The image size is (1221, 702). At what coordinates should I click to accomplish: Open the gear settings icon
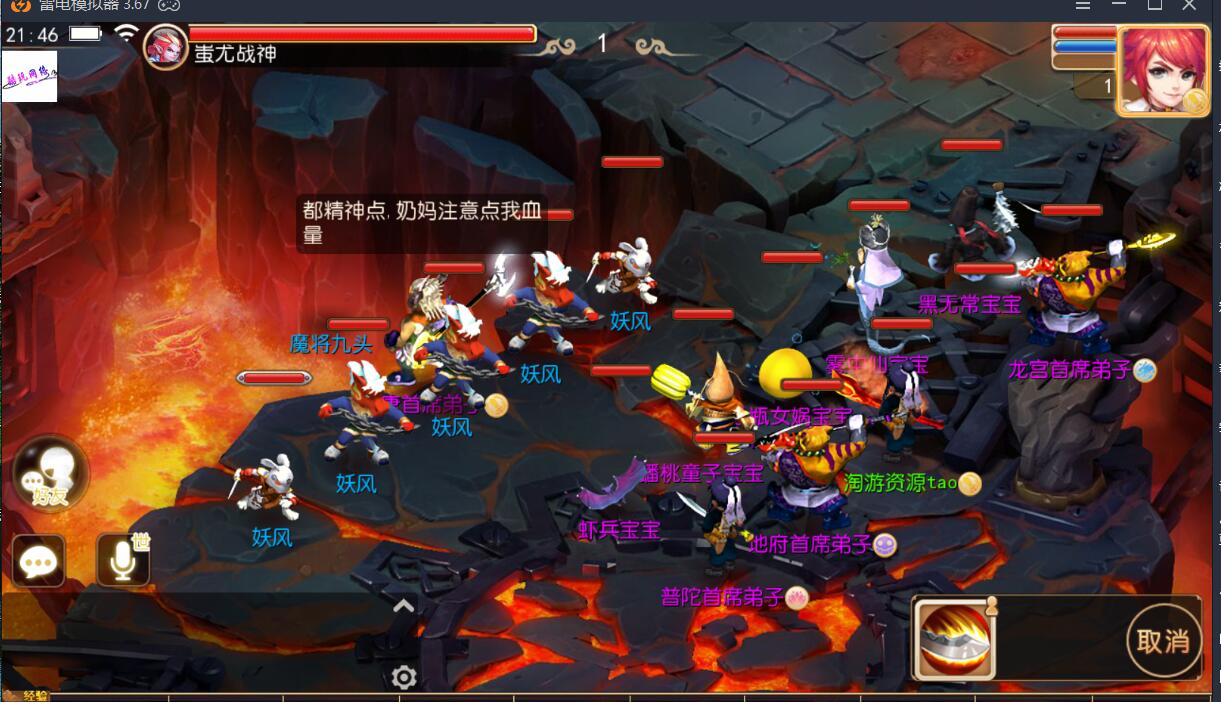coord(404,678)
